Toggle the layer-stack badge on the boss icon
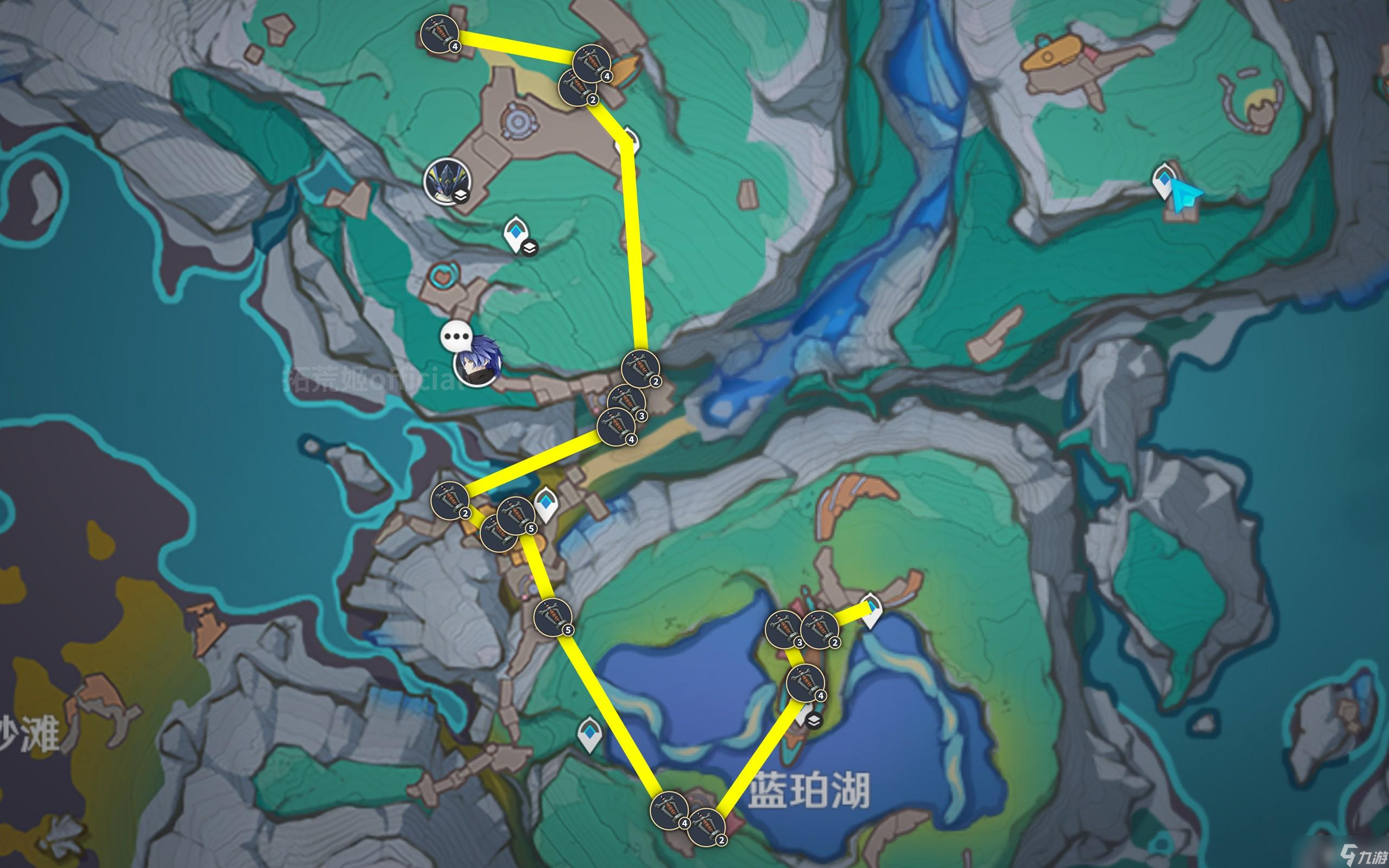Image resolution: width=1389 pixels, height=868 pixels. [461, 197]
